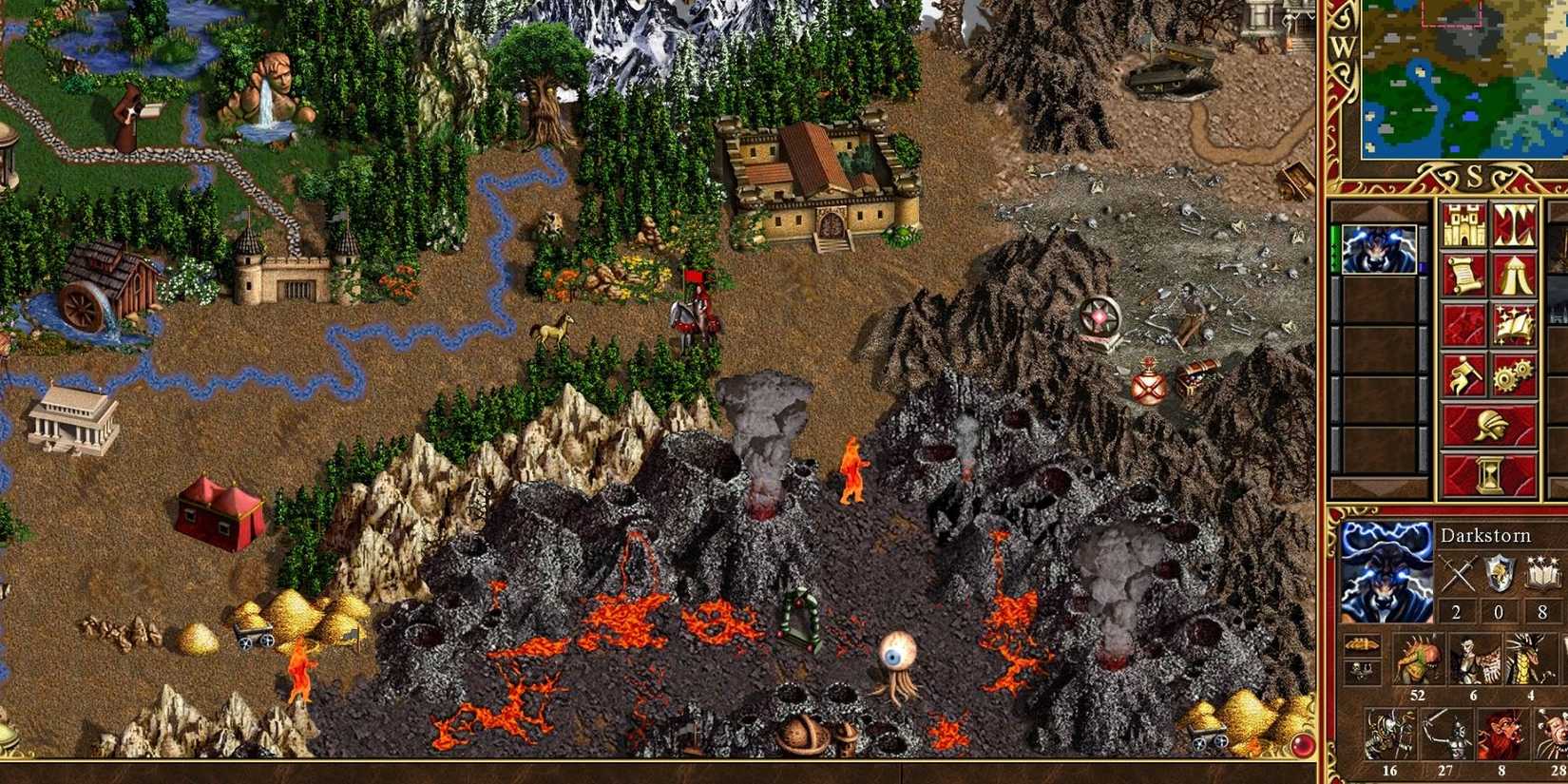Open the Quest Log scroll button
1568x784 pixels.
coord(1463,272)
